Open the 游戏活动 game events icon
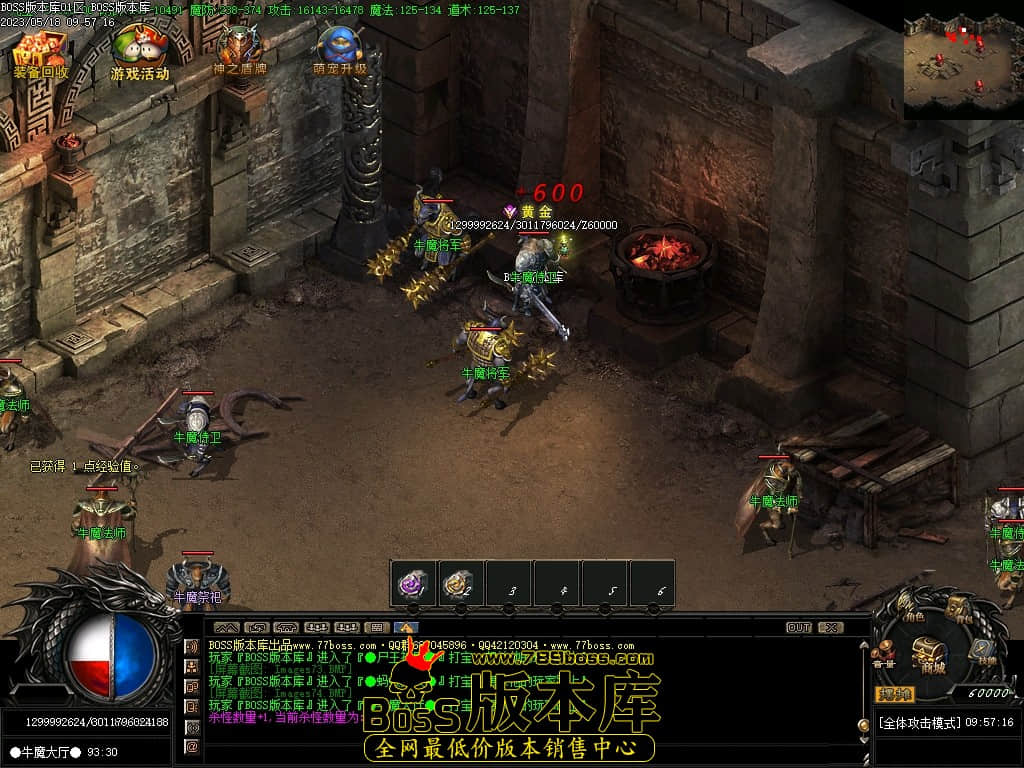The height and width of the screenshot is (768, 1024). (x=139, y=52)
